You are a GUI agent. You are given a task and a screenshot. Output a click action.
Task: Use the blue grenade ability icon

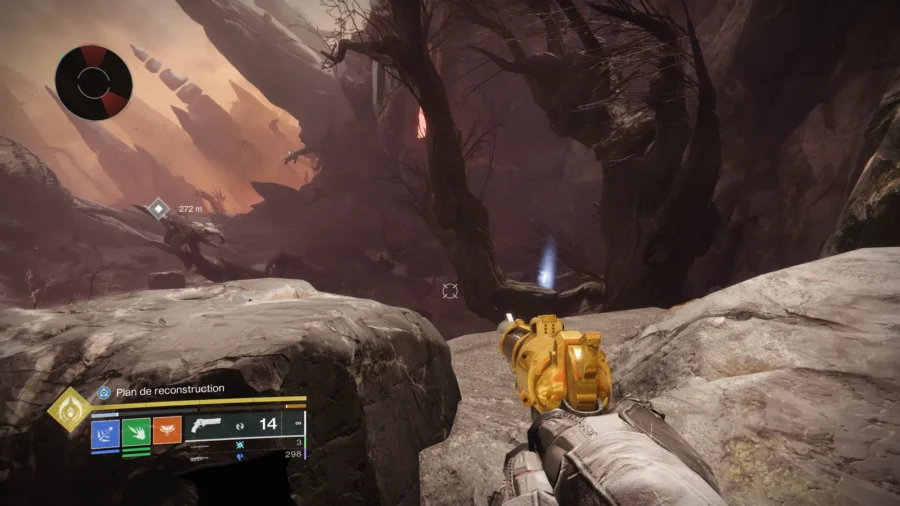(x=106, y=431)
